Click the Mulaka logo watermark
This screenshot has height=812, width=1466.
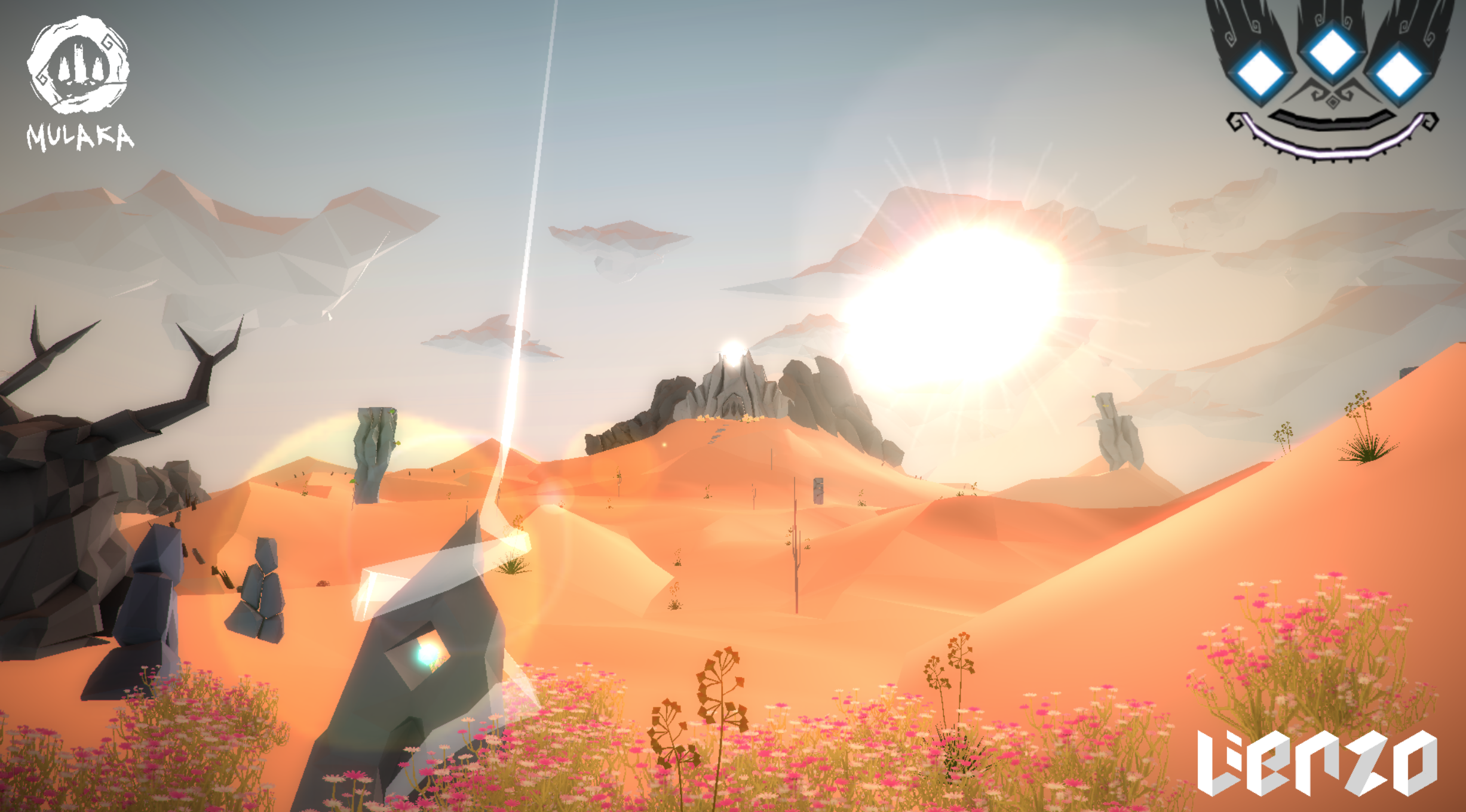[x=79, y=84]
